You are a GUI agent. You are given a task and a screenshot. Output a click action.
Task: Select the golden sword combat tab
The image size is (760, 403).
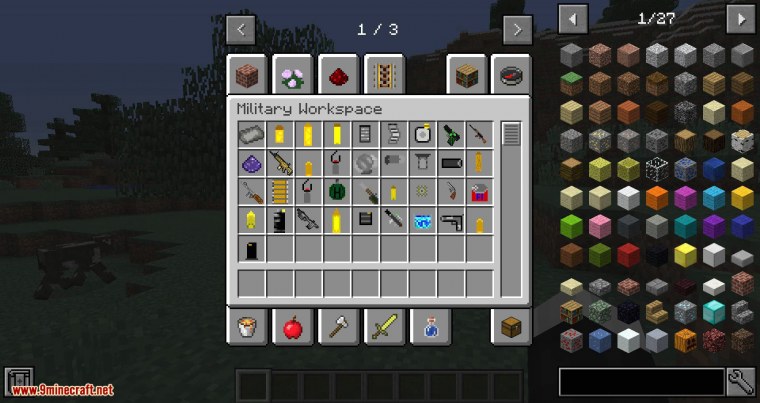coord(383,326)
